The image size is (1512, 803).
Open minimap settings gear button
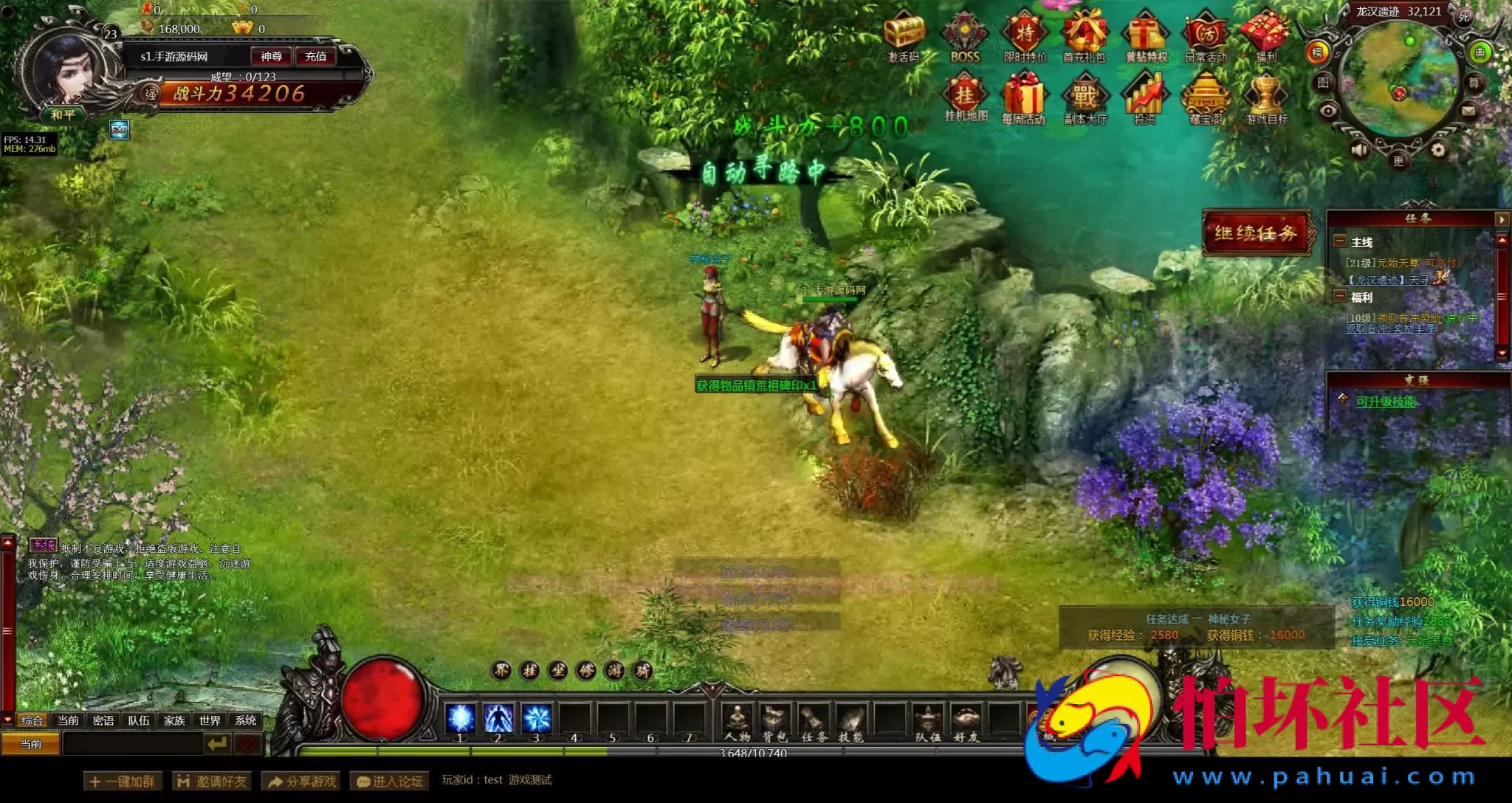click(x=1438, y=151)
